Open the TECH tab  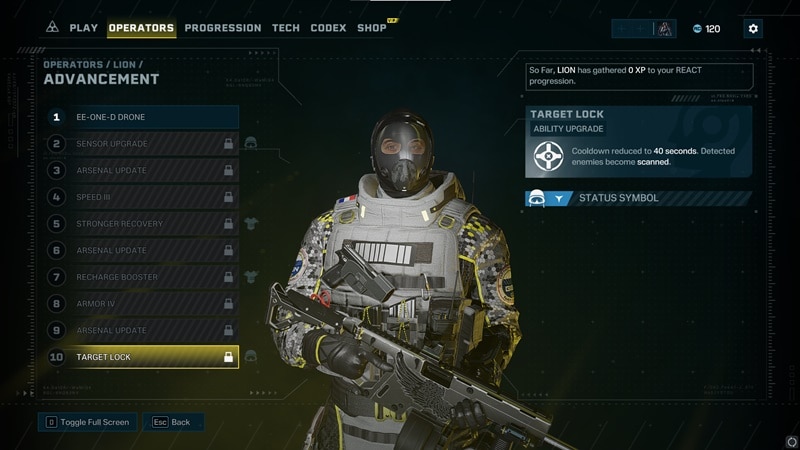286,28
